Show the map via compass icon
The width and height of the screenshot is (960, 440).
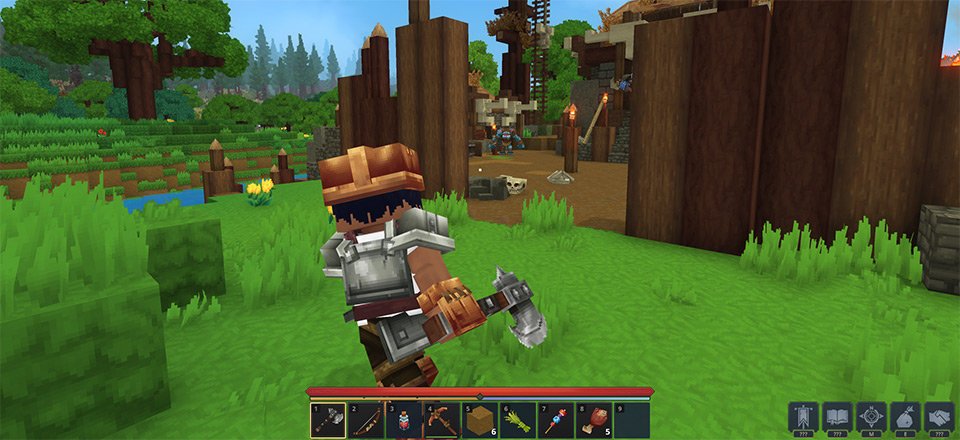point(871,416)
